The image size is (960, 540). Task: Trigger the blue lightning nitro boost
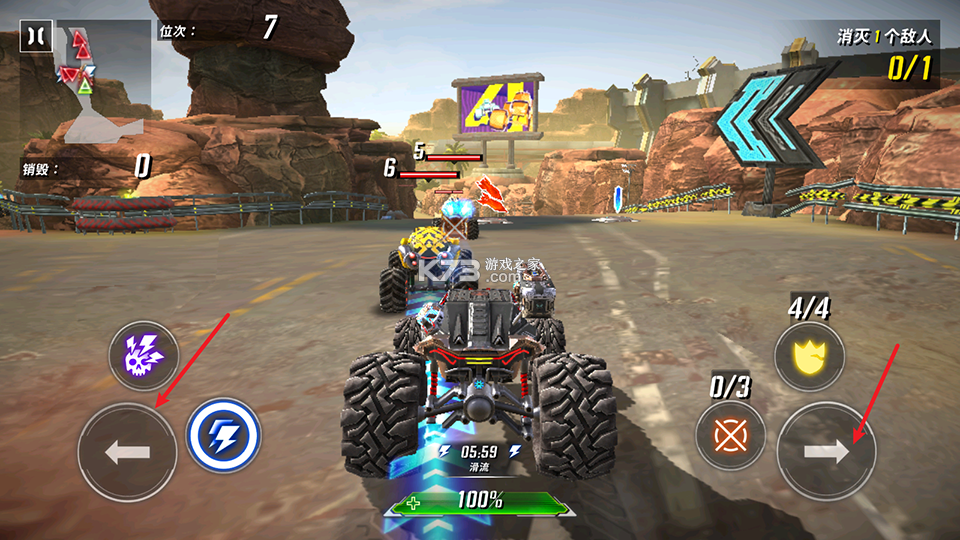[x=224, y=436]
